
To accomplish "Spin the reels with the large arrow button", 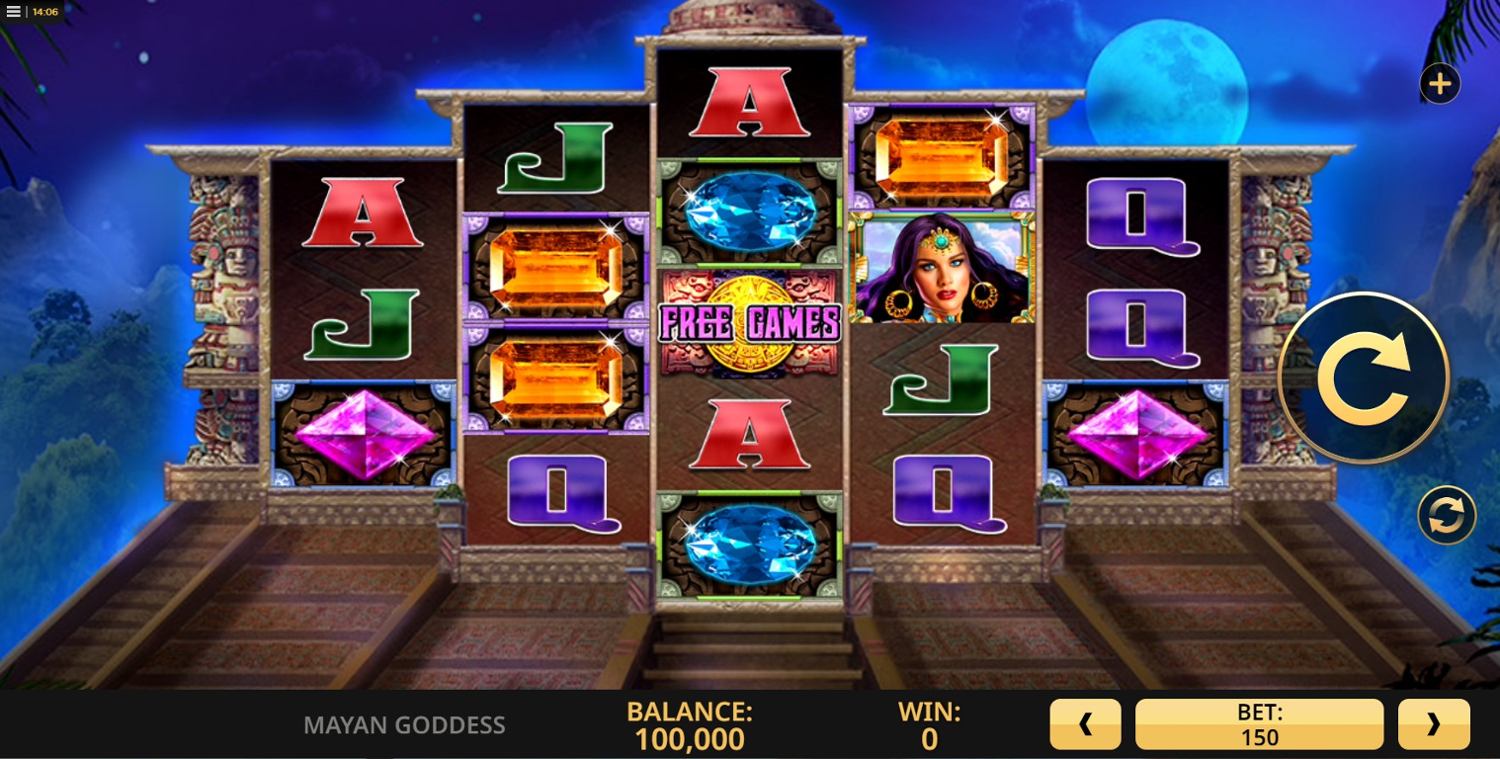I will coord(1363,378).
